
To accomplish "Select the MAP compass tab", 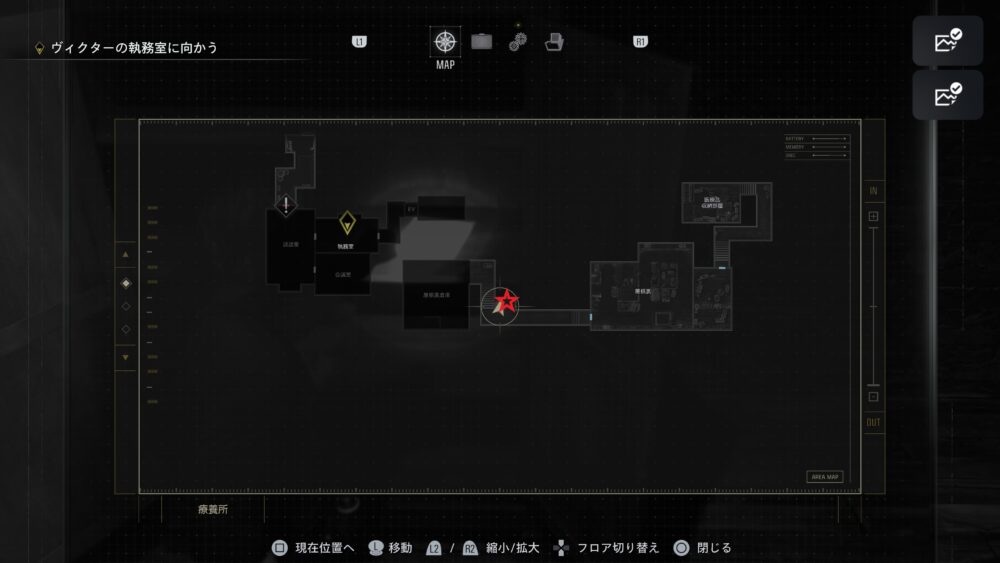I will click(445, 42).
